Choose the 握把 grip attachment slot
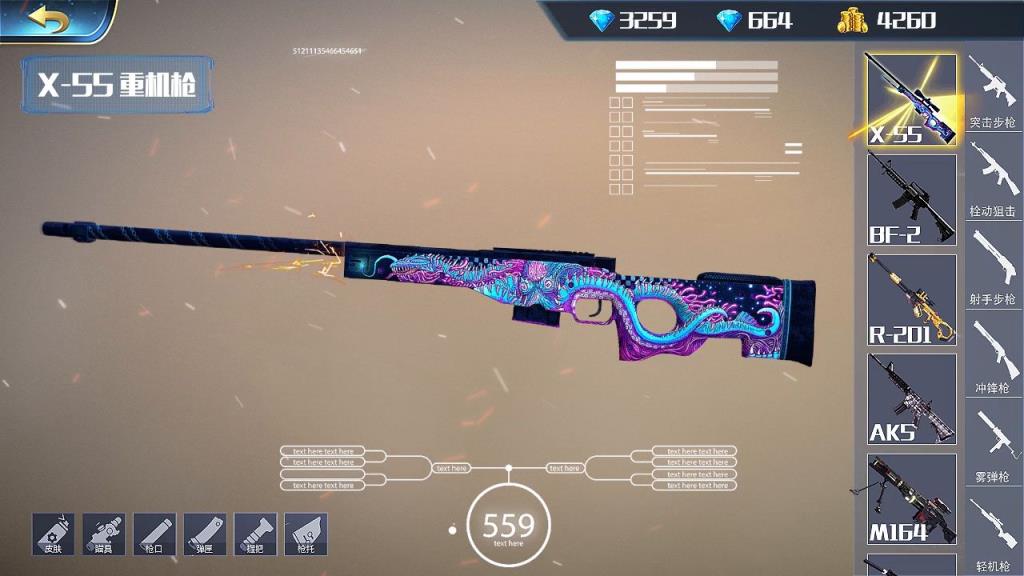Screen dimensions: 1024x576 255,534
